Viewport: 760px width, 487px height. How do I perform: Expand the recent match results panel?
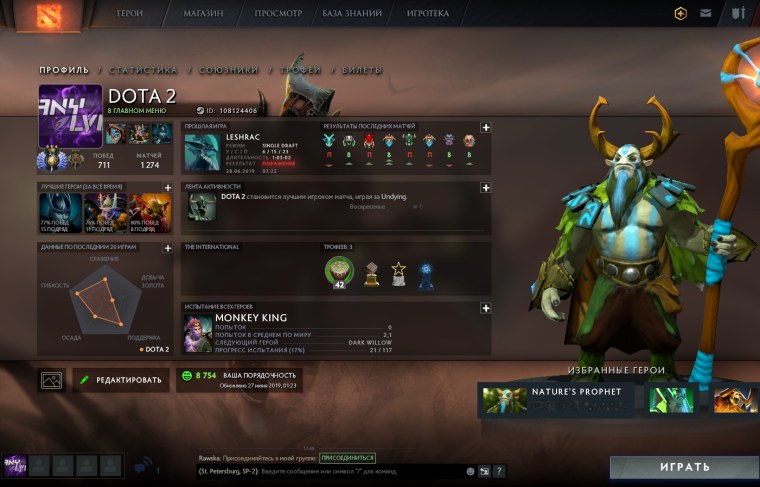[485, 128]
